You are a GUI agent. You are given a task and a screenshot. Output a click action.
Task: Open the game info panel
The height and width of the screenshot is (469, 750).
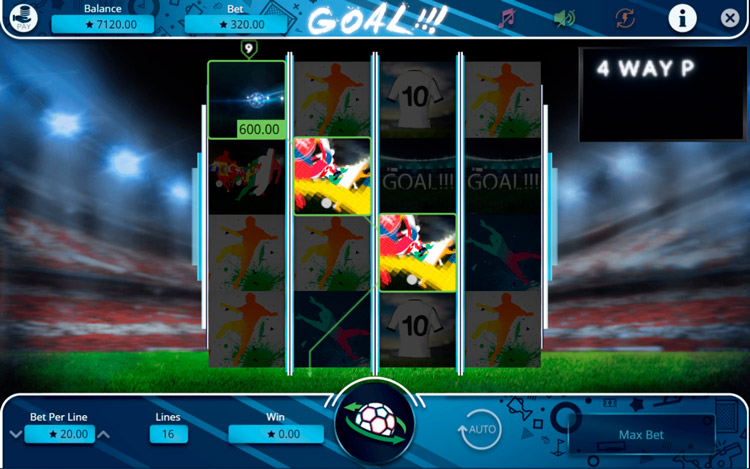[682, 18]
